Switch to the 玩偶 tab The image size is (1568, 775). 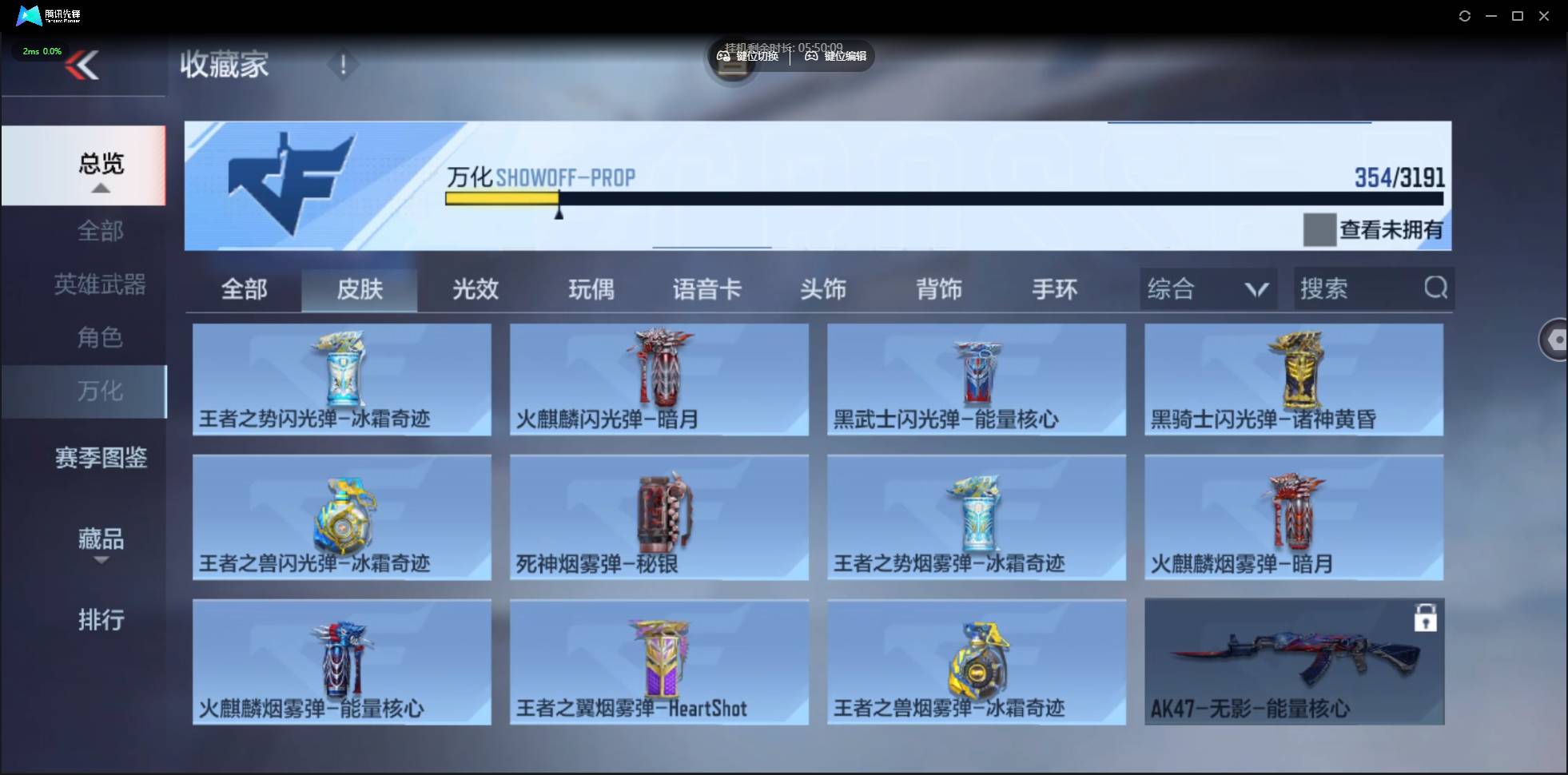(x=590, y=289)
